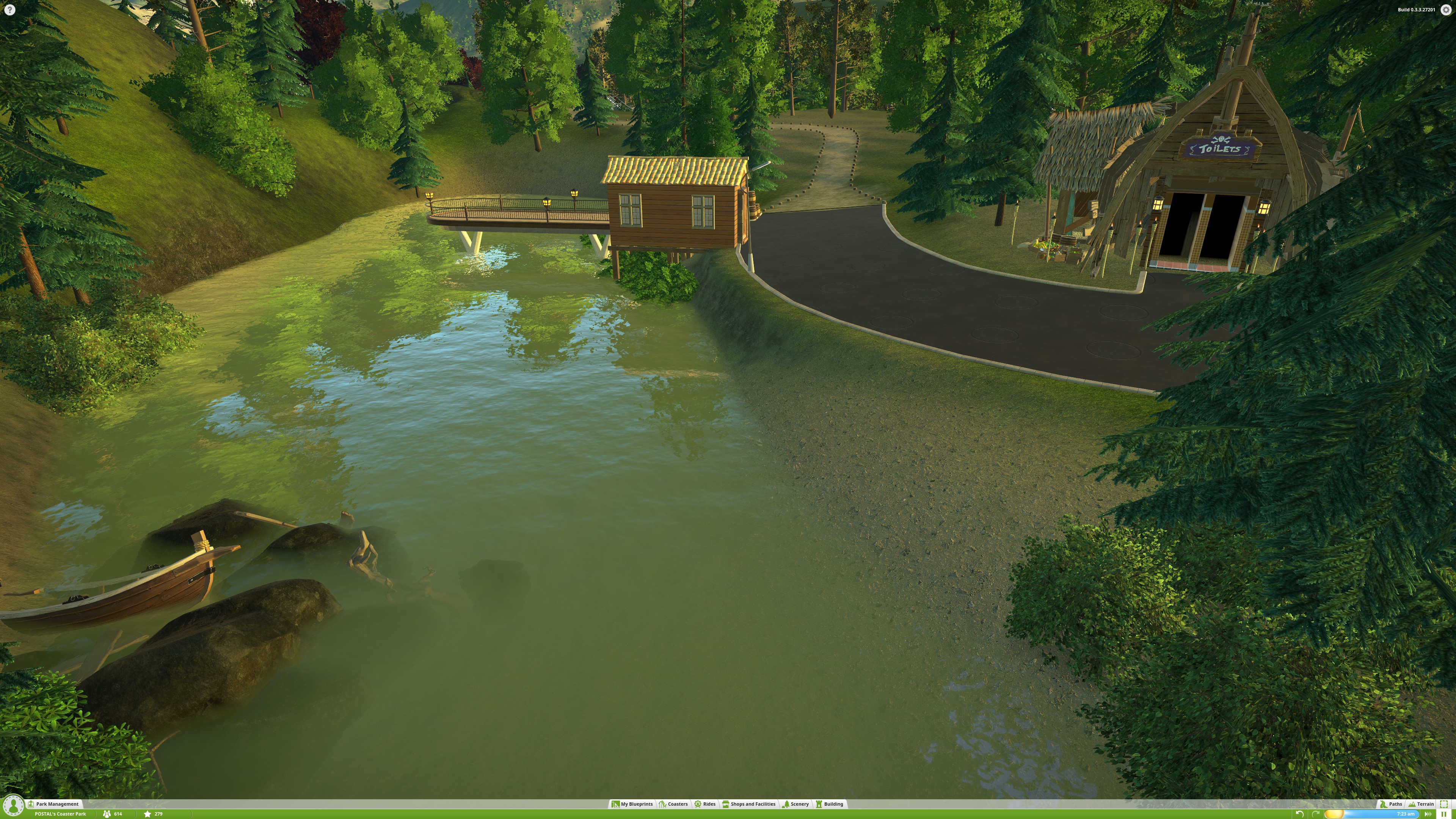Click the guest count people icon
Image resolution: width=1456 pixels, height=819 pixels.
point(107,814)
